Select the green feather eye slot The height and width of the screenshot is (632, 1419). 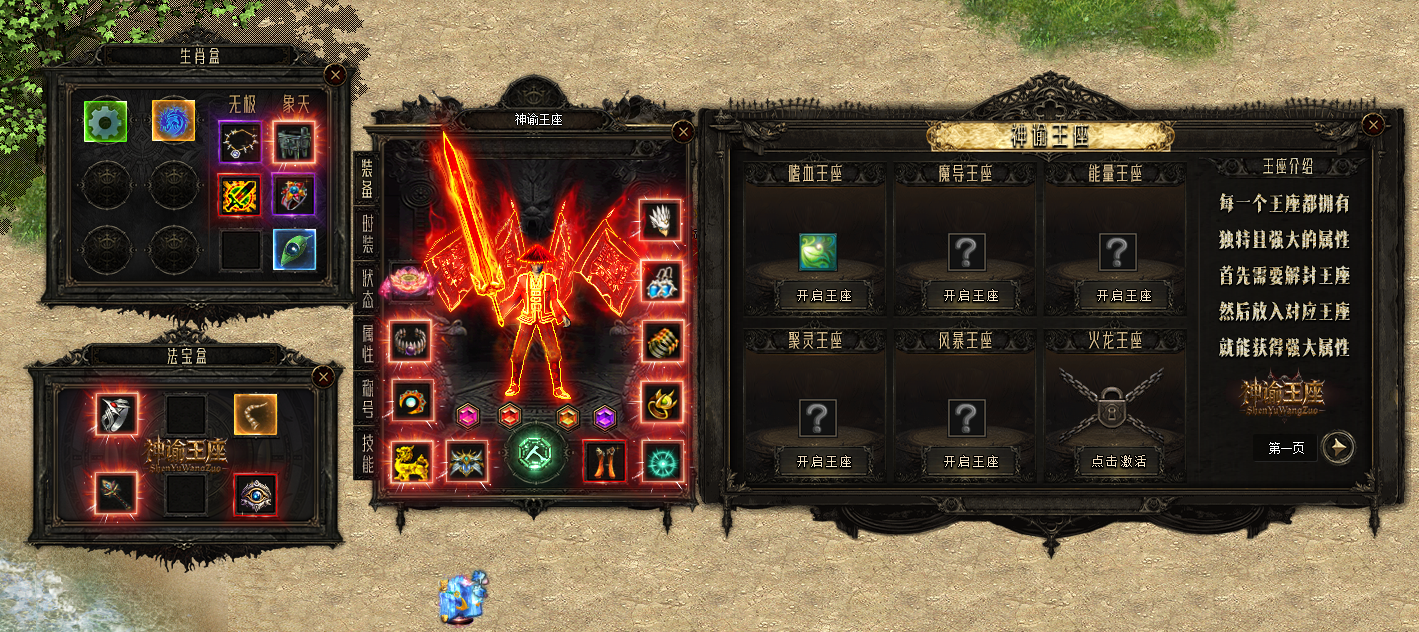[295, 250]
